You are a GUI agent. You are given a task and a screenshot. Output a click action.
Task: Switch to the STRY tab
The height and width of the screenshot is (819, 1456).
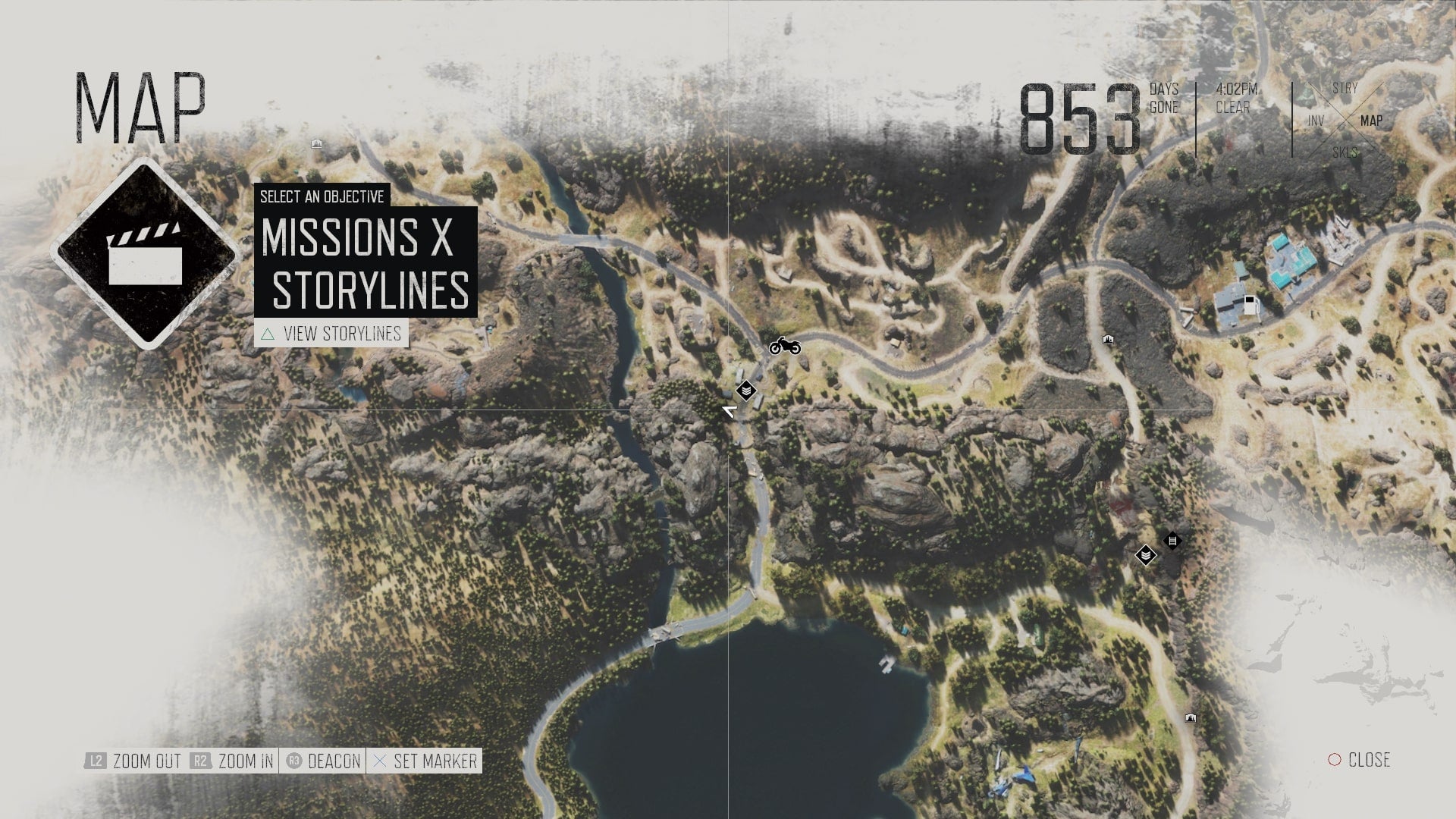[x=1344, y=89]
